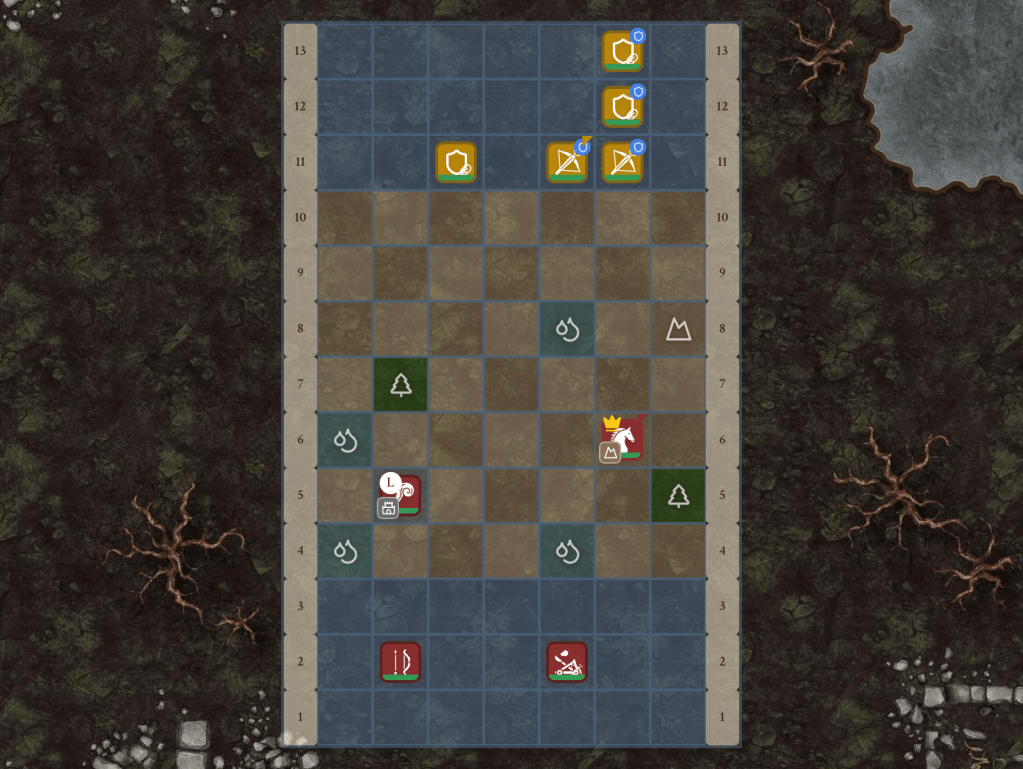This screenshot has height=769, width=1023.
Task: Click the forest tile in row 5
Action: (679, 495)
